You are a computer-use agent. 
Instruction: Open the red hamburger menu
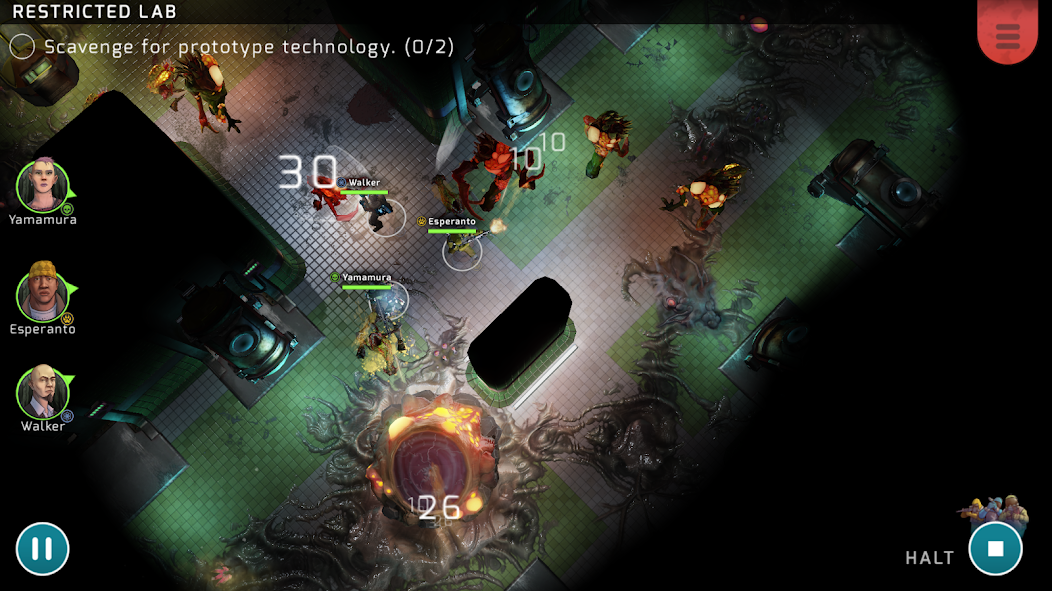(x=1007, y=35)
